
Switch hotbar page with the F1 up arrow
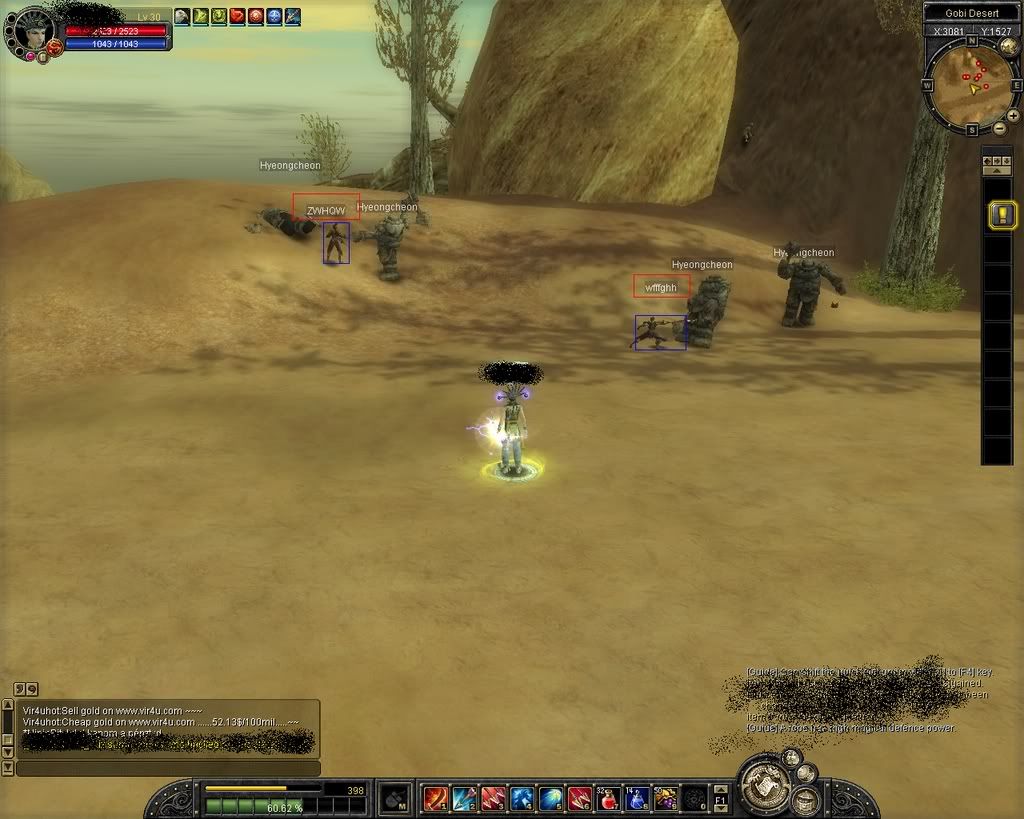point(721,789)
